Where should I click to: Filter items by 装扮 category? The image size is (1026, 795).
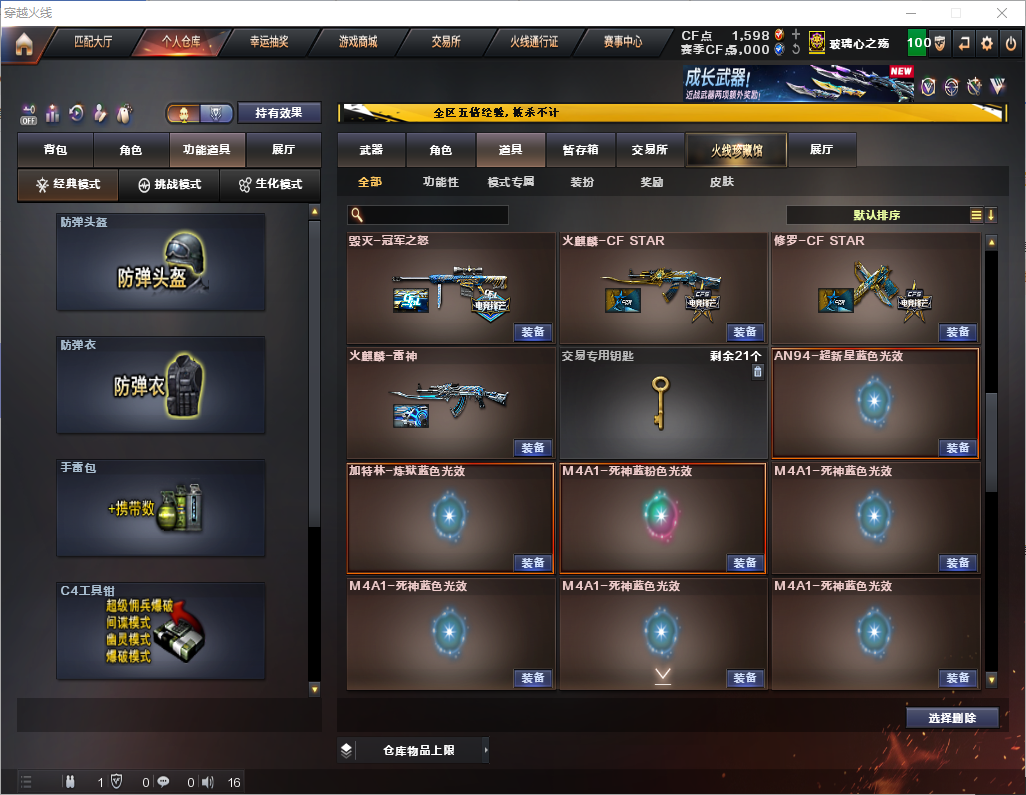click(582, 182)
